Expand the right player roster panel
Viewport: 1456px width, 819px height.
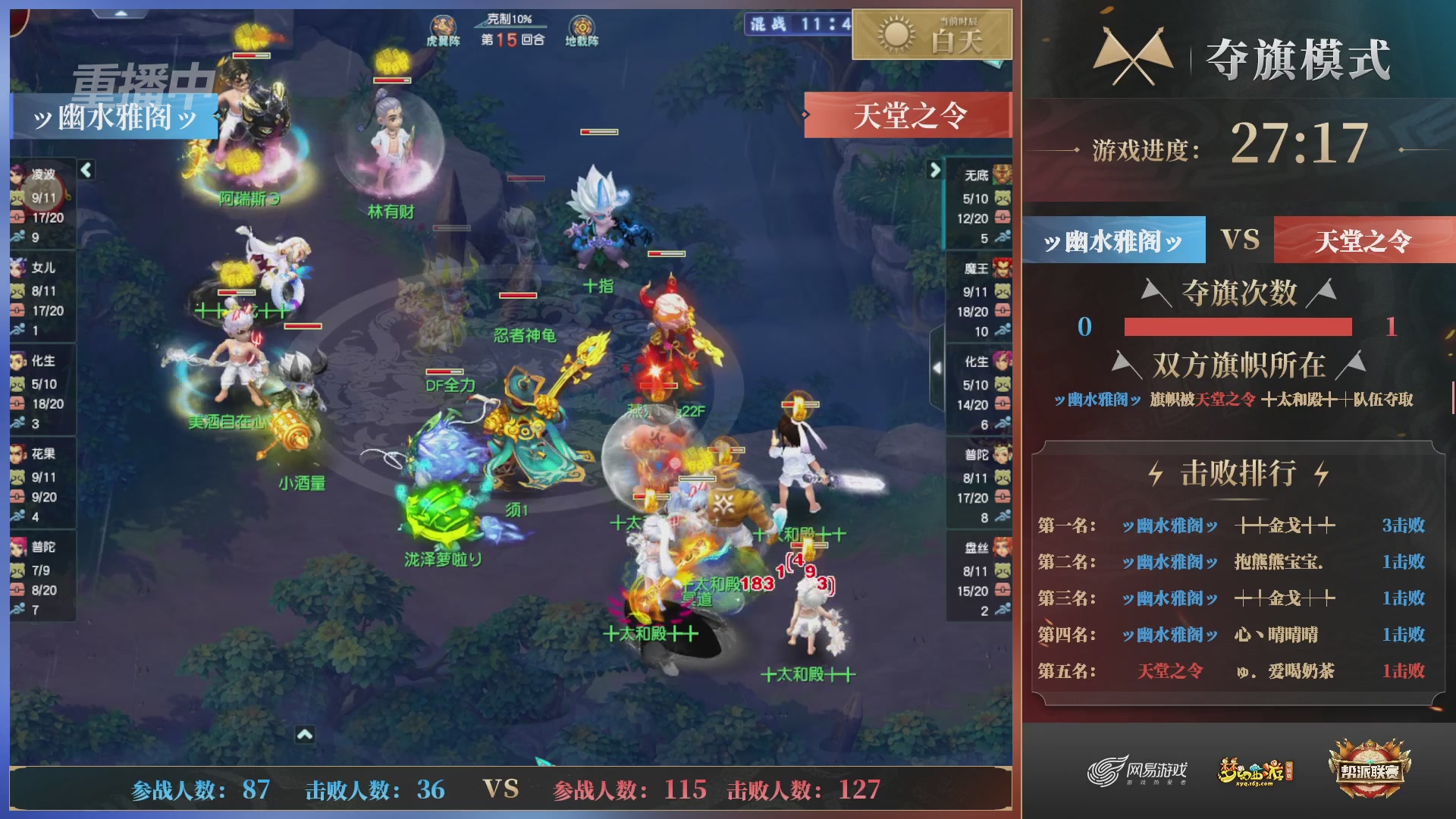[934, 171]
